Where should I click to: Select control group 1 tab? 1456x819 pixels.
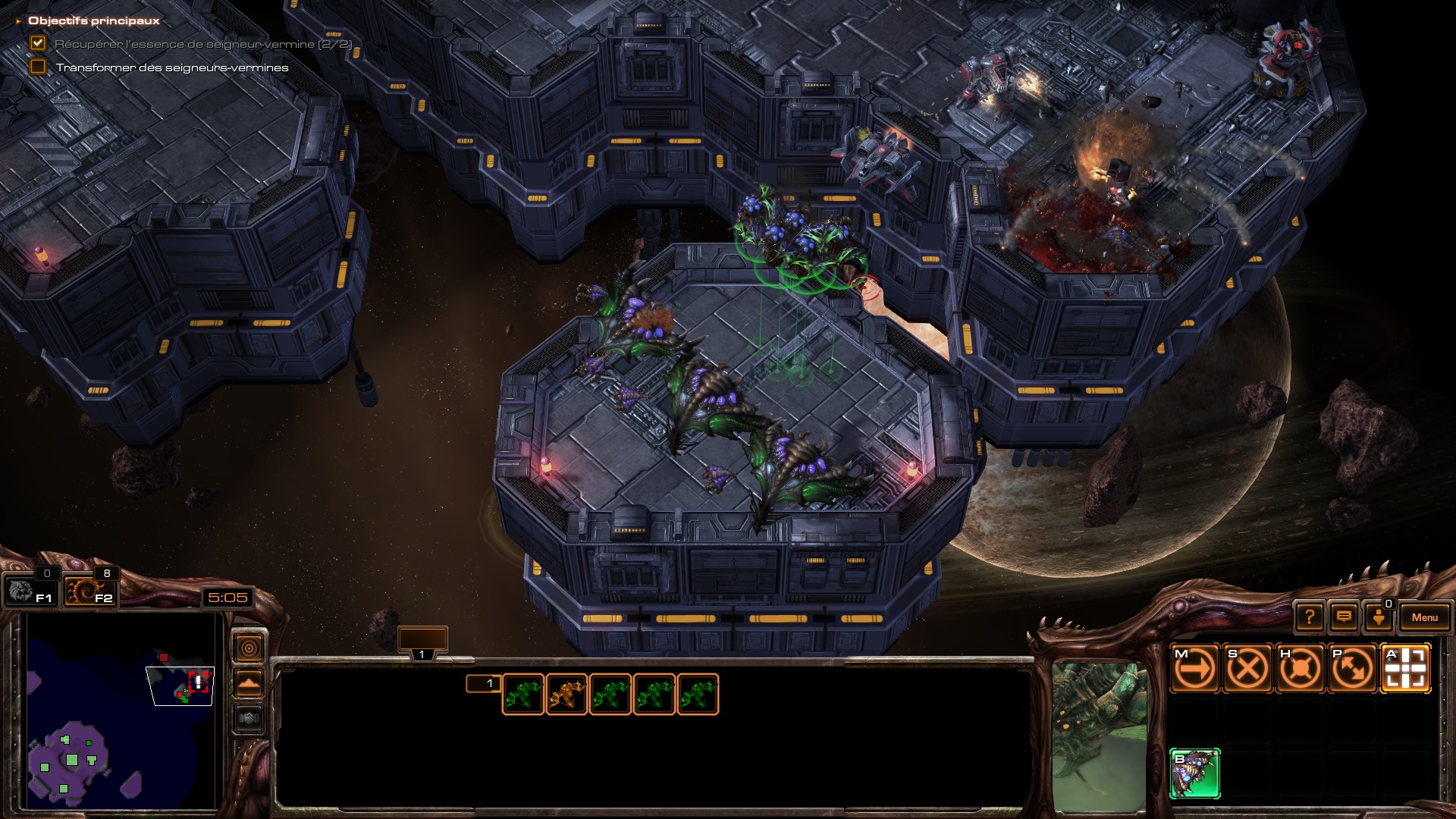(422, 643)
